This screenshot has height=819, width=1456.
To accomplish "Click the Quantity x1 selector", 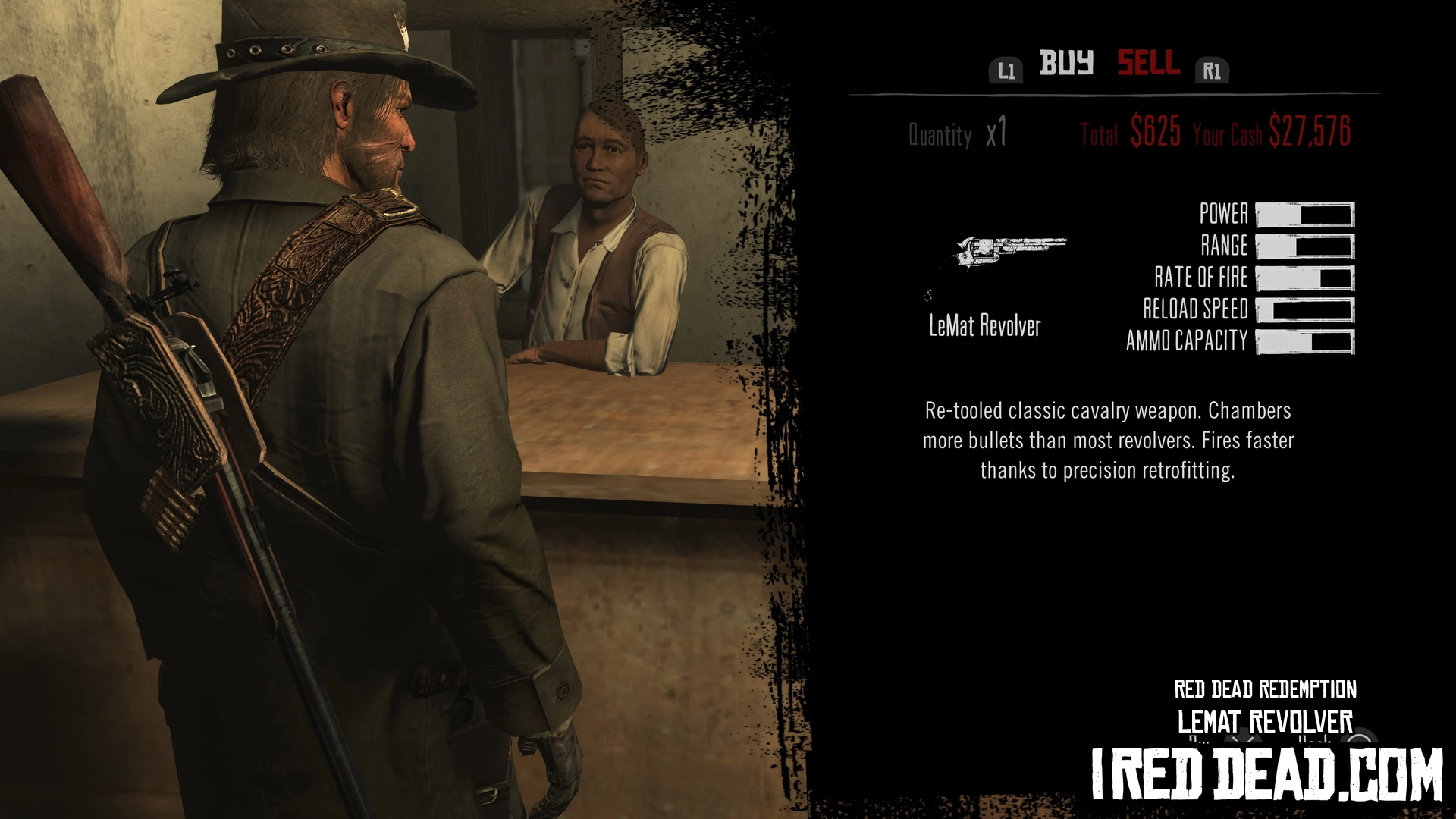I will tap(958, 134).
